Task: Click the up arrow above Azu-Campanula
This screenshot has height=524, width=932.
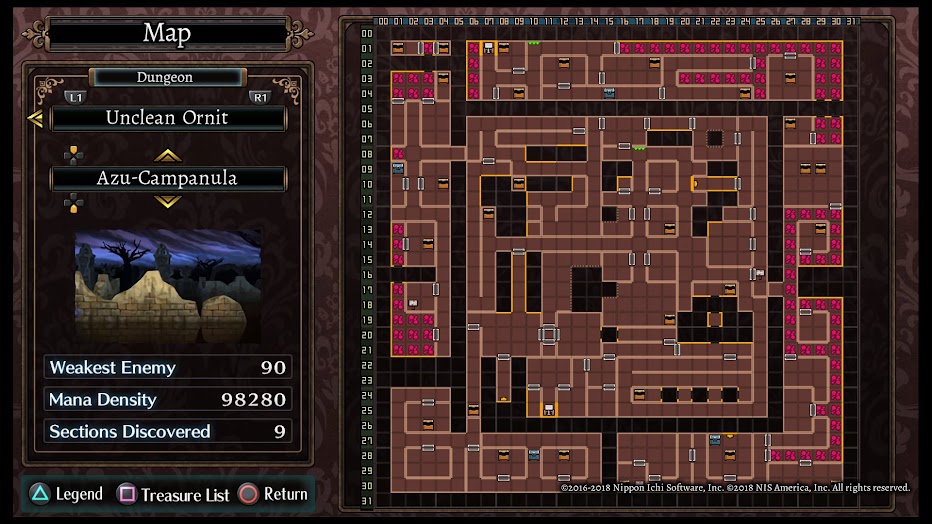Action: pos(167,155)
